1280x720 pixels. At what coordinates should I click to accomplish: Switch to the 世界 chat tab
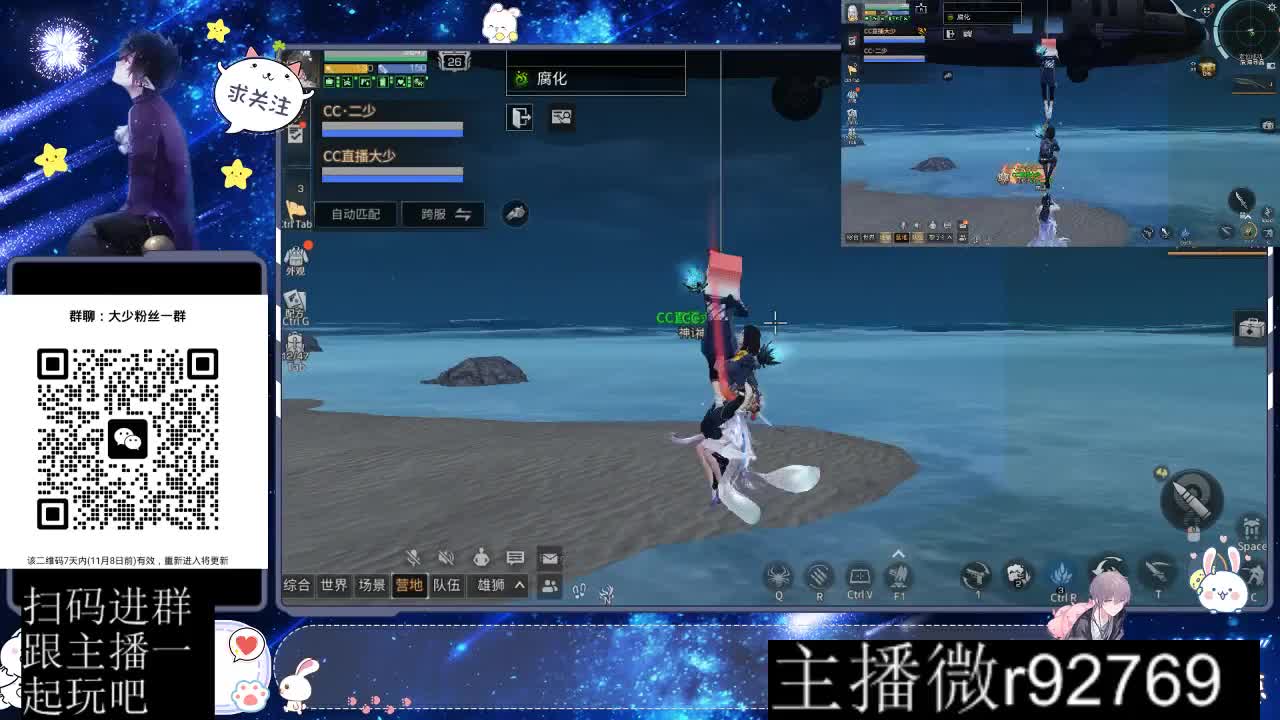pyautogui.click(x=334, y=585)
